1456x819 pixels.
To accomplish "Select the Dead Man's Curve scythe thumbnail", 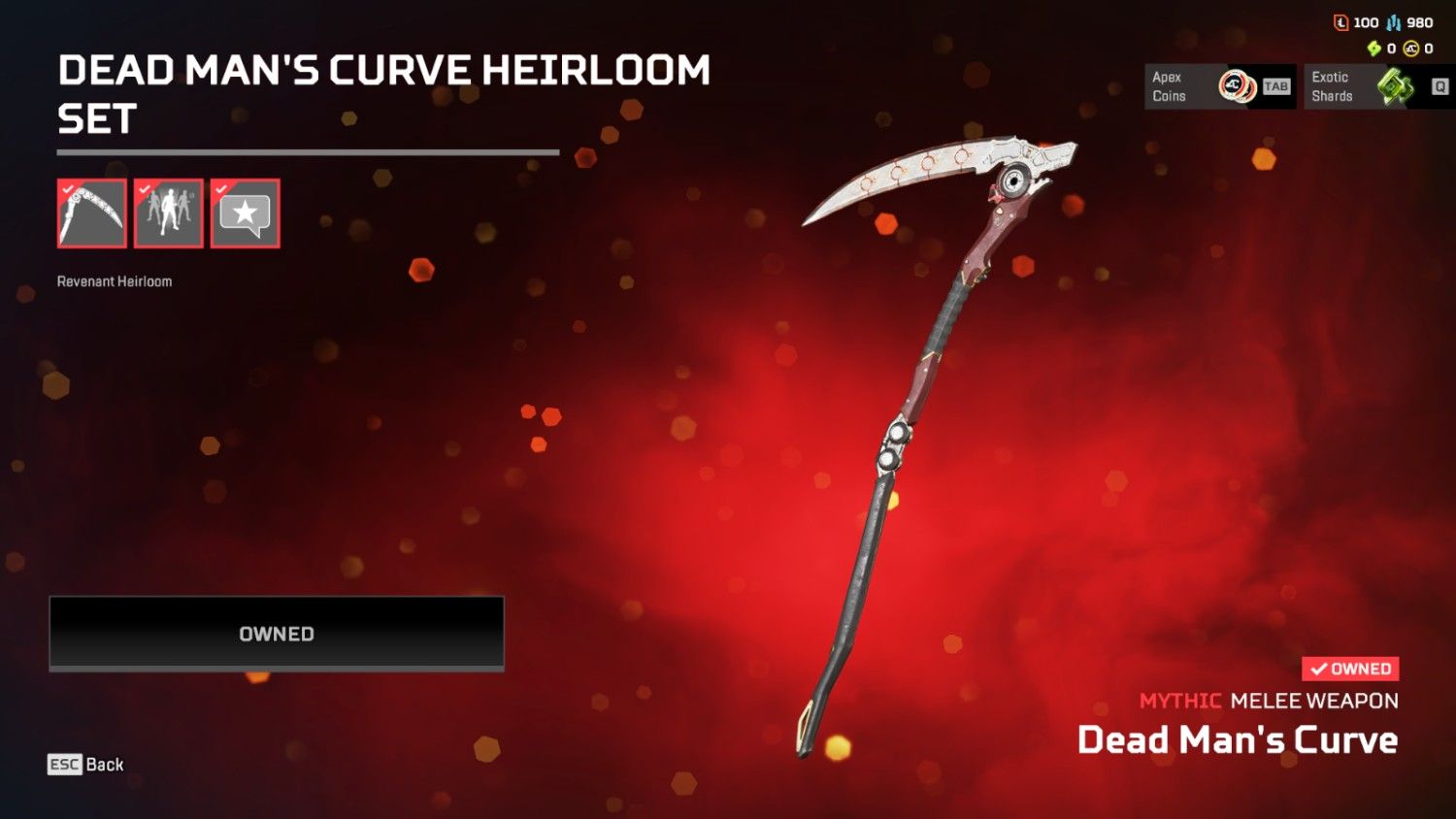I will 91,213.
